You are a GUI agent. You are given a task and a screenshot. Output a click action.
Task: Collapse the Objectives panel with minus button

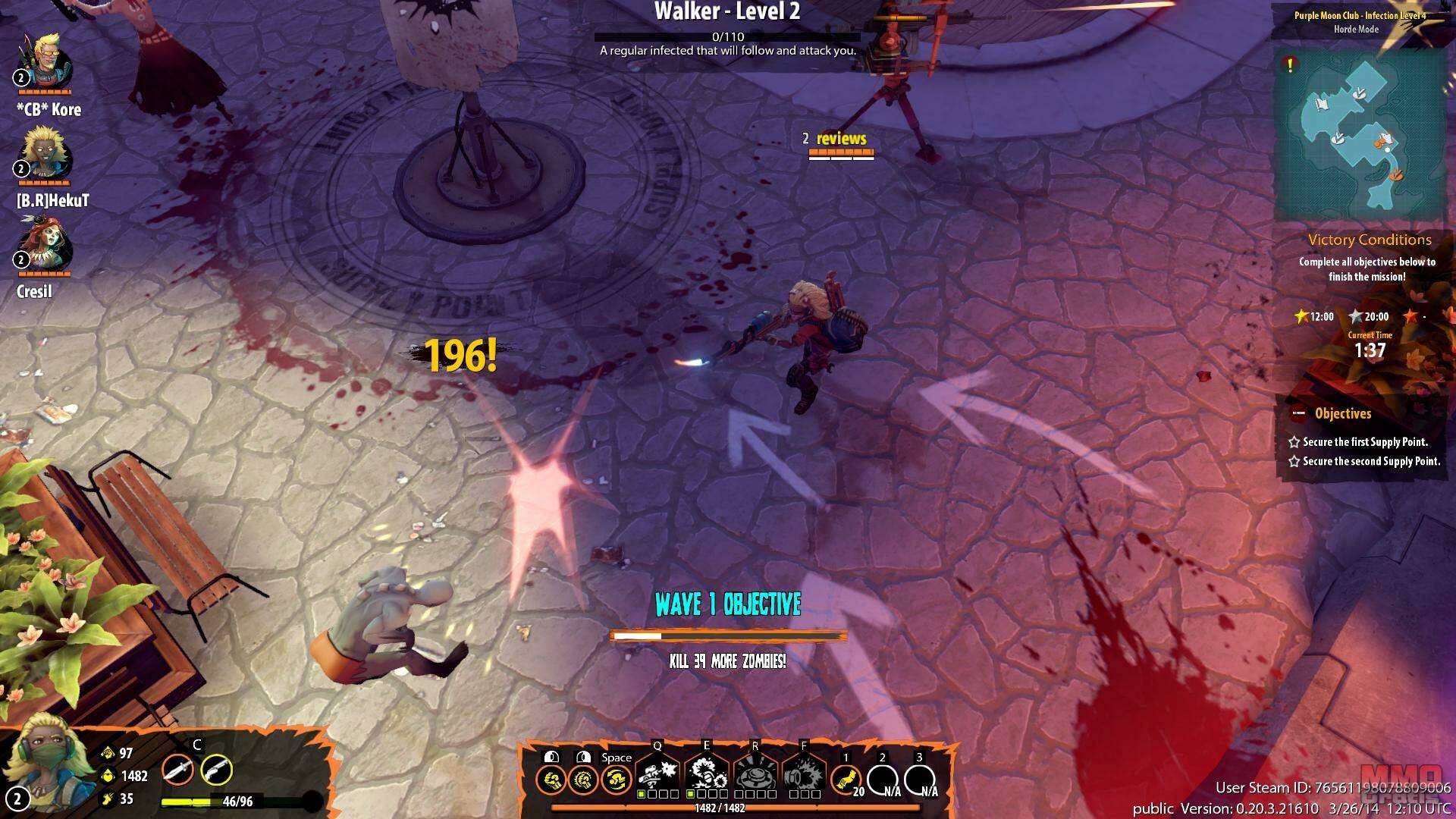[1298, 413]
